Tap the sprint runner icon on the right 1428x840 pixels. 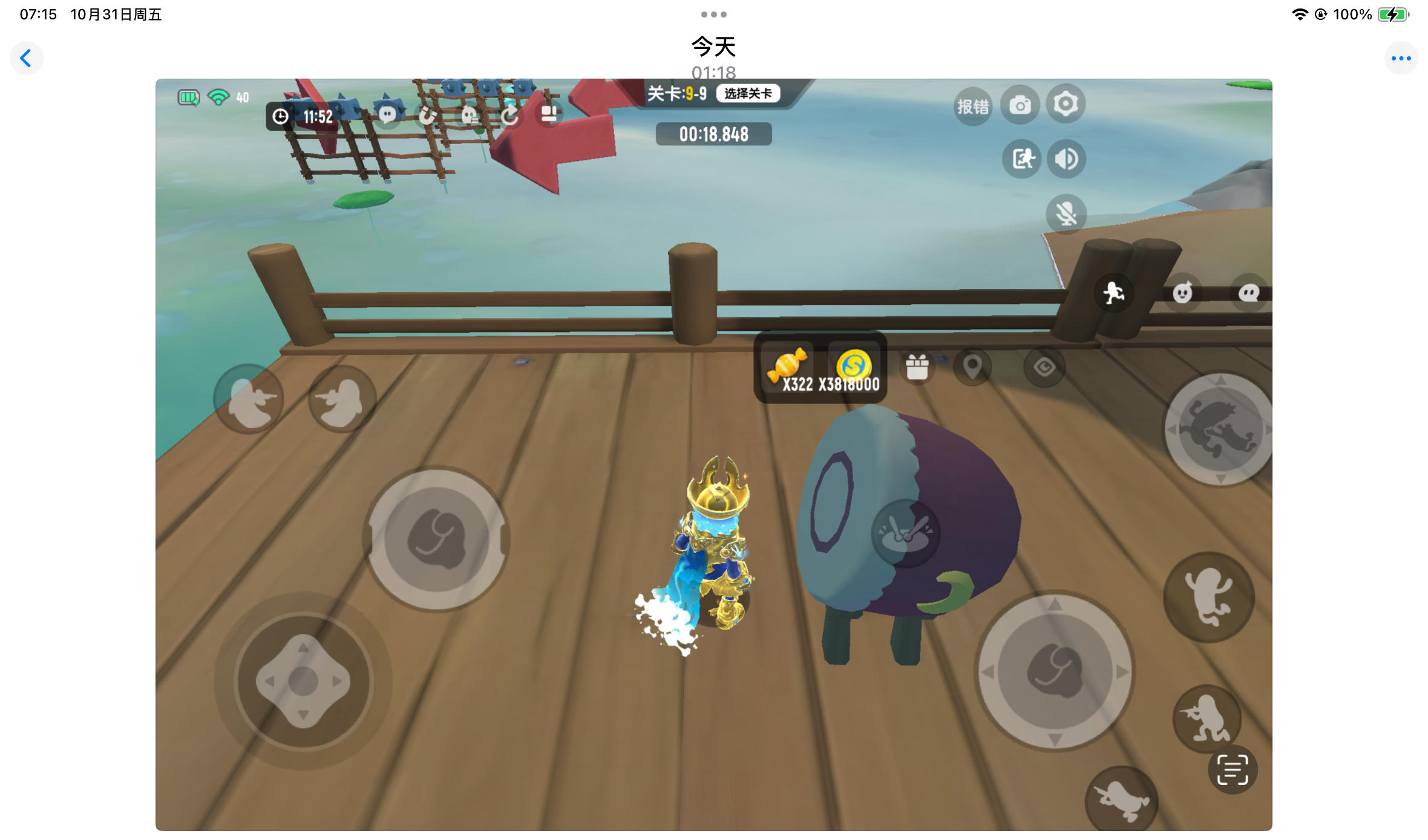point(1114,293)
